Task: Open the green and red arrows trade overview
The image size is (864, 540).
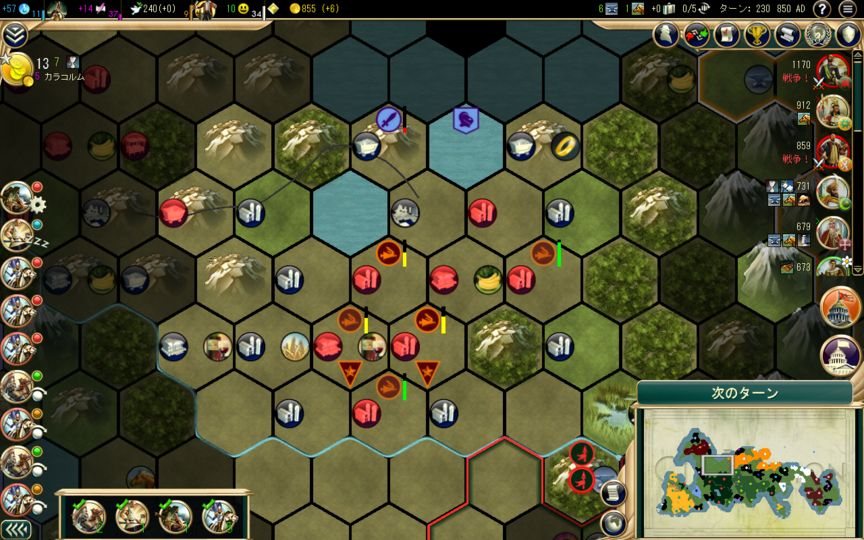Action: [698, 35]
